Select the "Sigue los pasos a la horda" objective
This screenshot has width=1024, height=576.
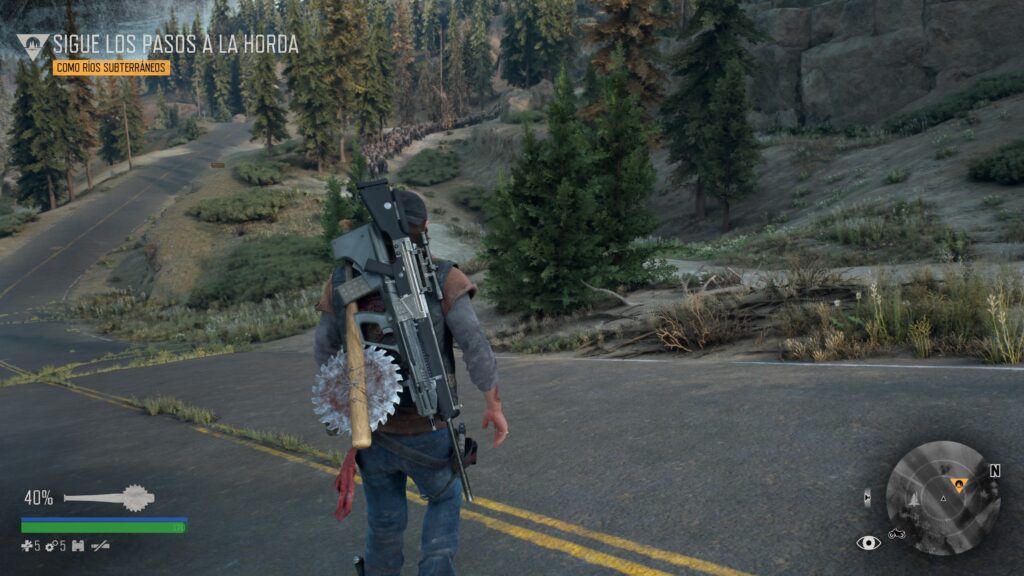175,44
